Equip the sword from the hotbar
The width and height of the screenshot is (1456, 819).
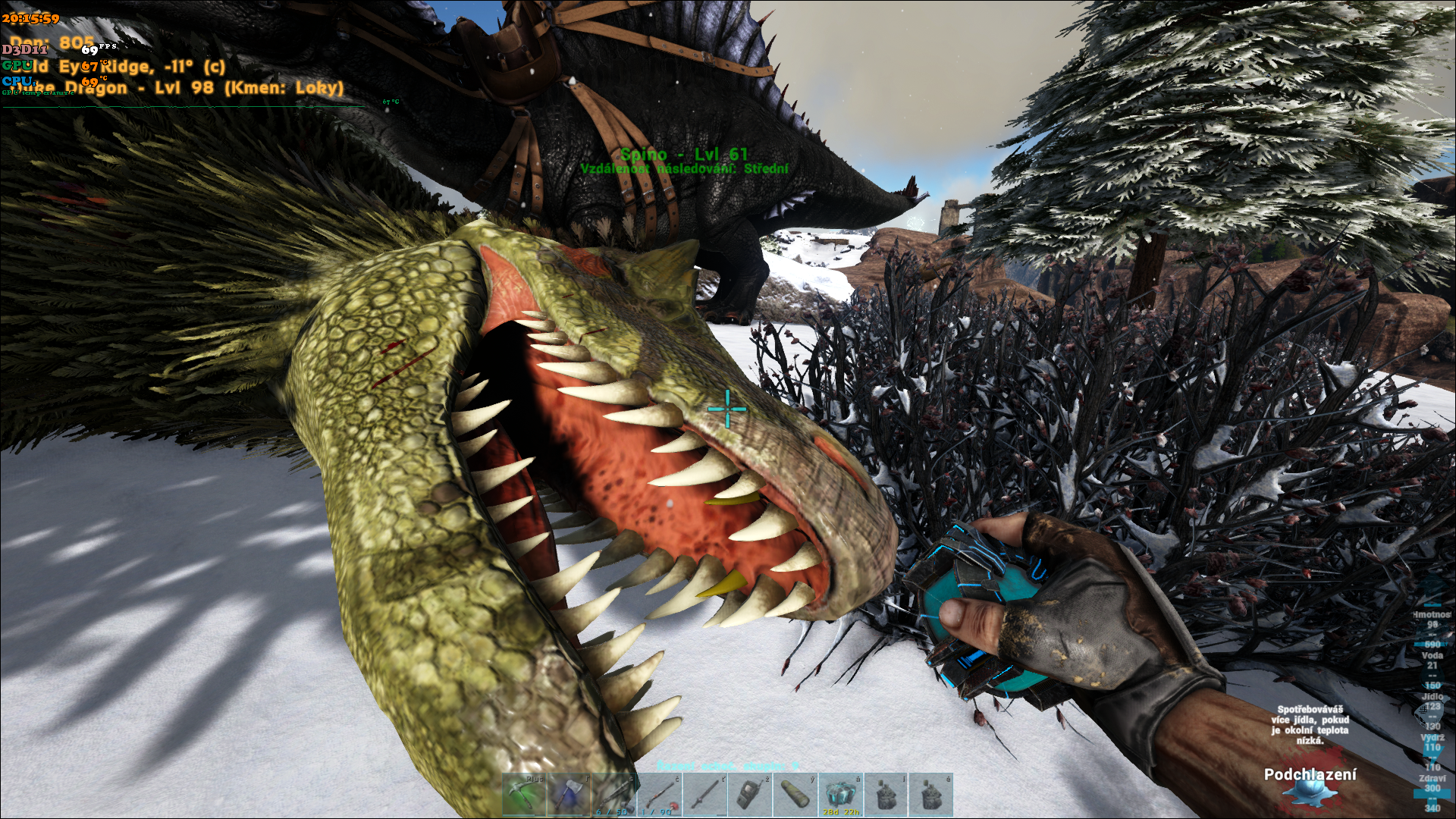703,795
